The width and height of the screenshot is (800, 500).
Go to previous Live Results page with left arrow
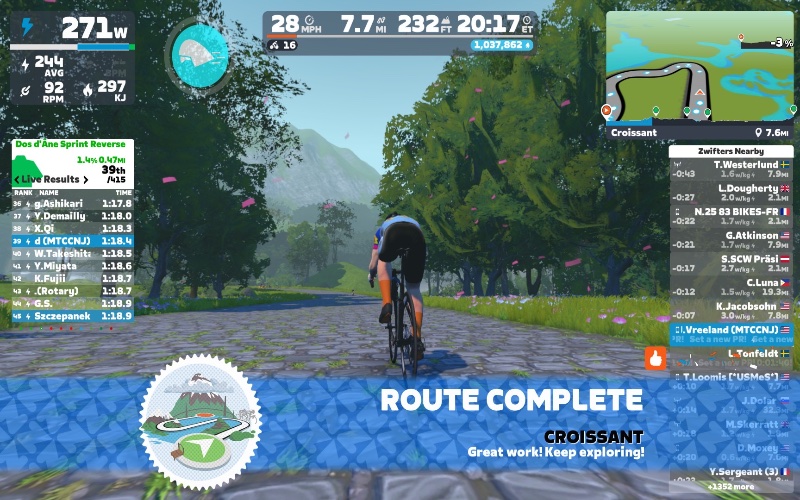(x=17, y=179)
